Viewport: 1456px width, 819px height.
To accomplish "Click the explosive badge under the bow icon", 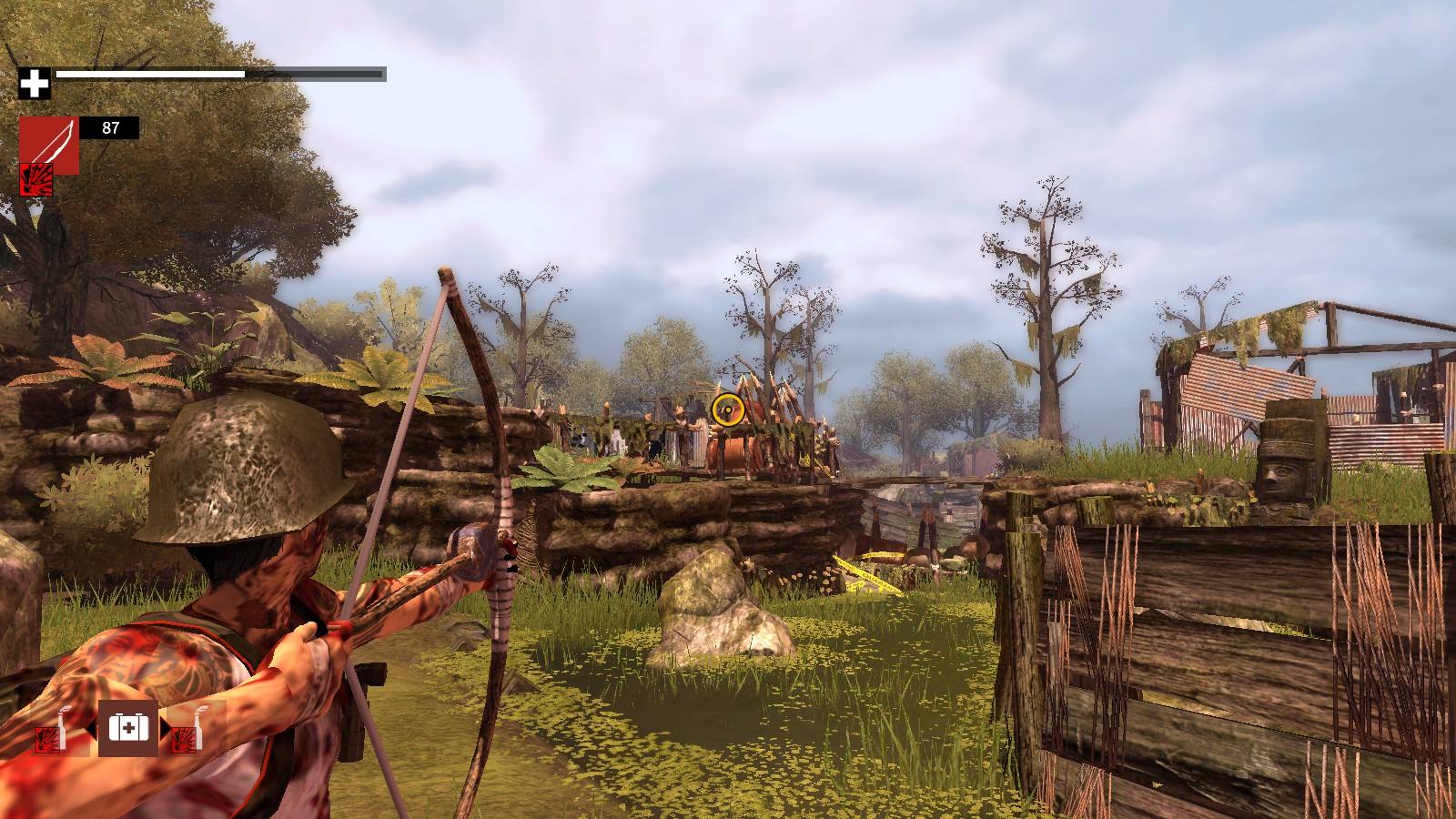I will [x=35, y=180].
